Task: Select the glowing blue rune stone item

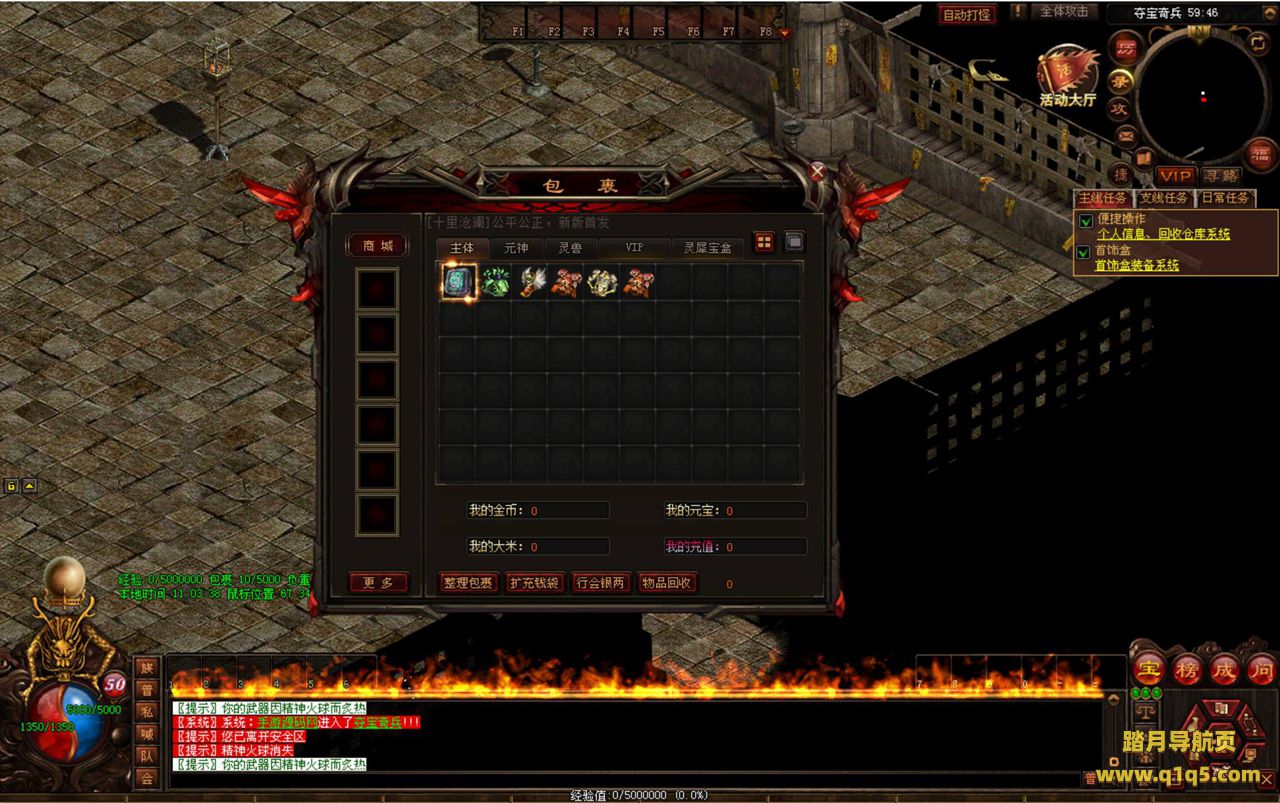Action: coord(459,282)
